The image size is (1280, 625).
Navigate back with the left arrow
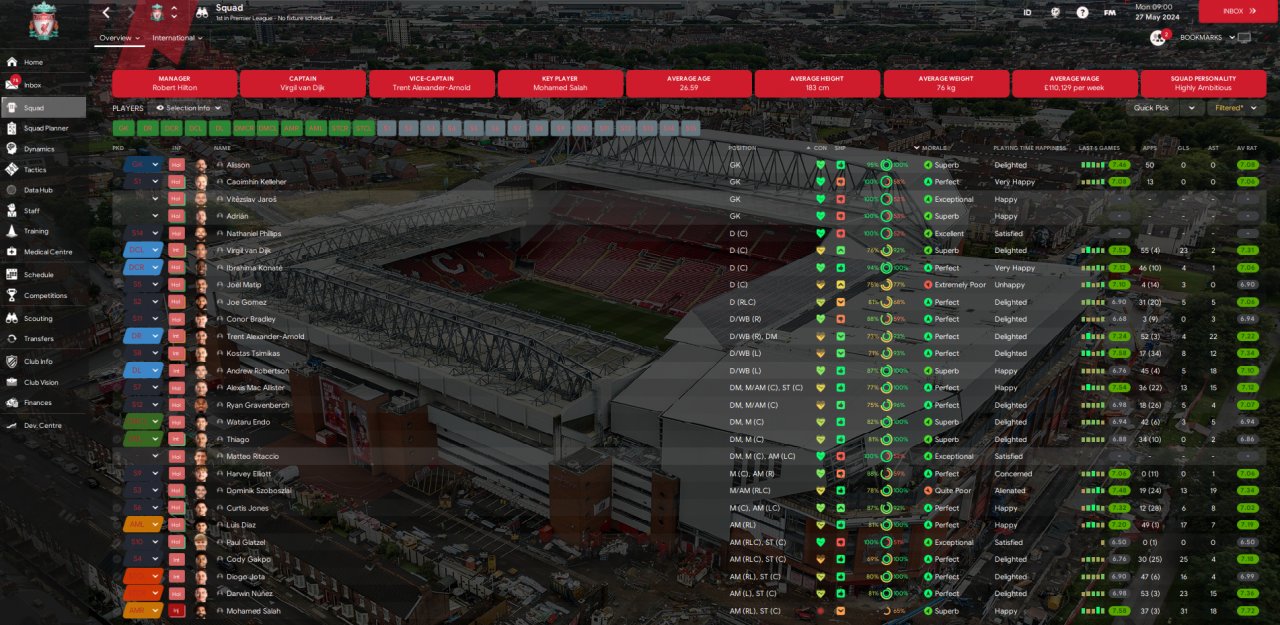[x=107, y=13]
